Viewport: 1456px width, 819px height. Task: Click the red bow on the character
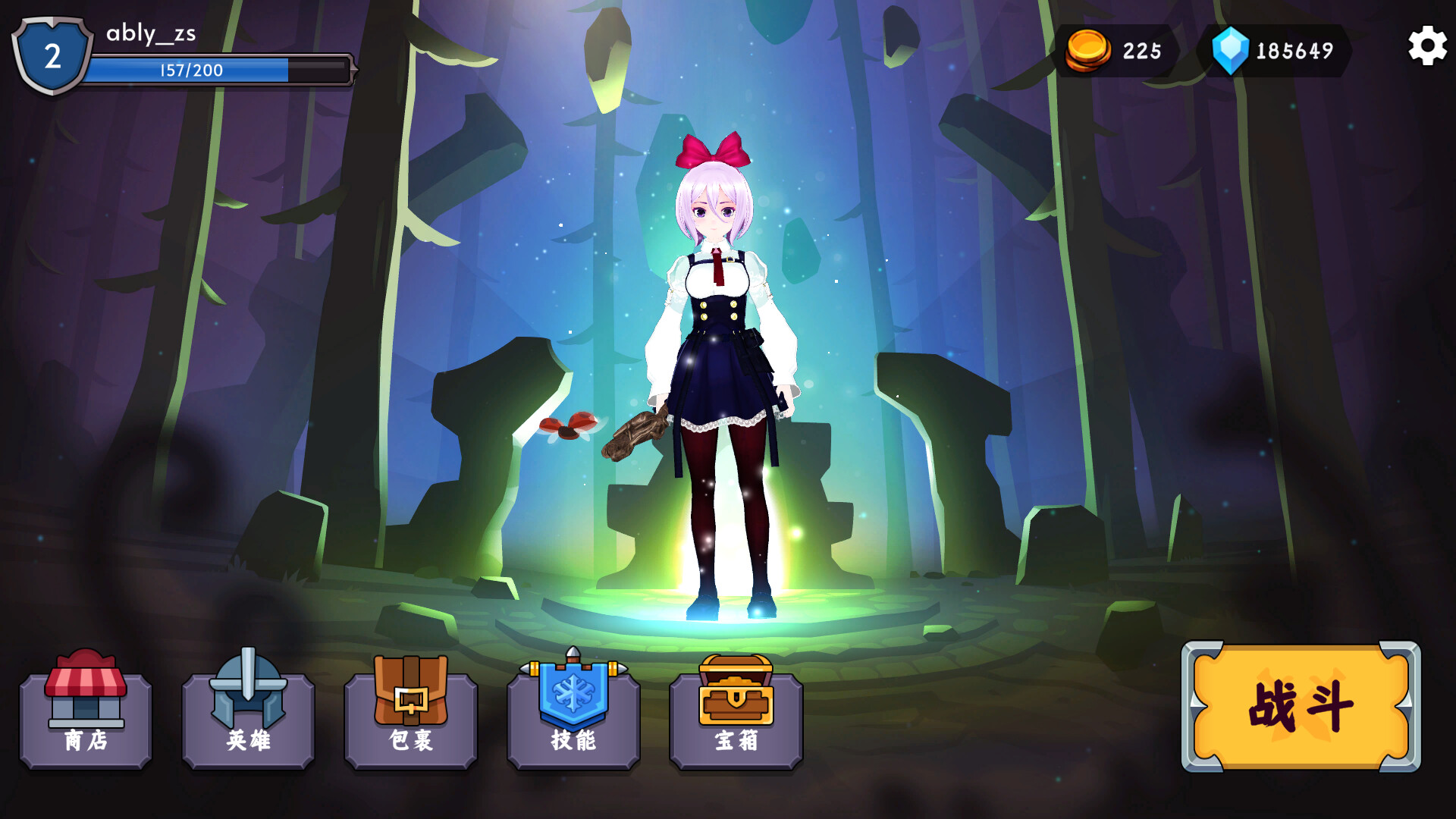pos(711,148)
